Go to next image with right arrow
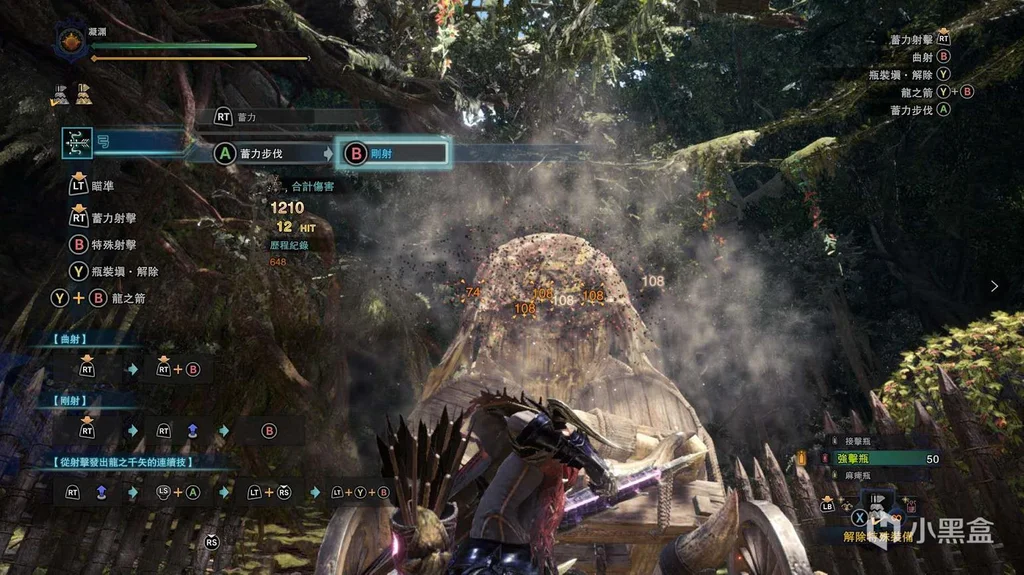 tap(994, 286)
